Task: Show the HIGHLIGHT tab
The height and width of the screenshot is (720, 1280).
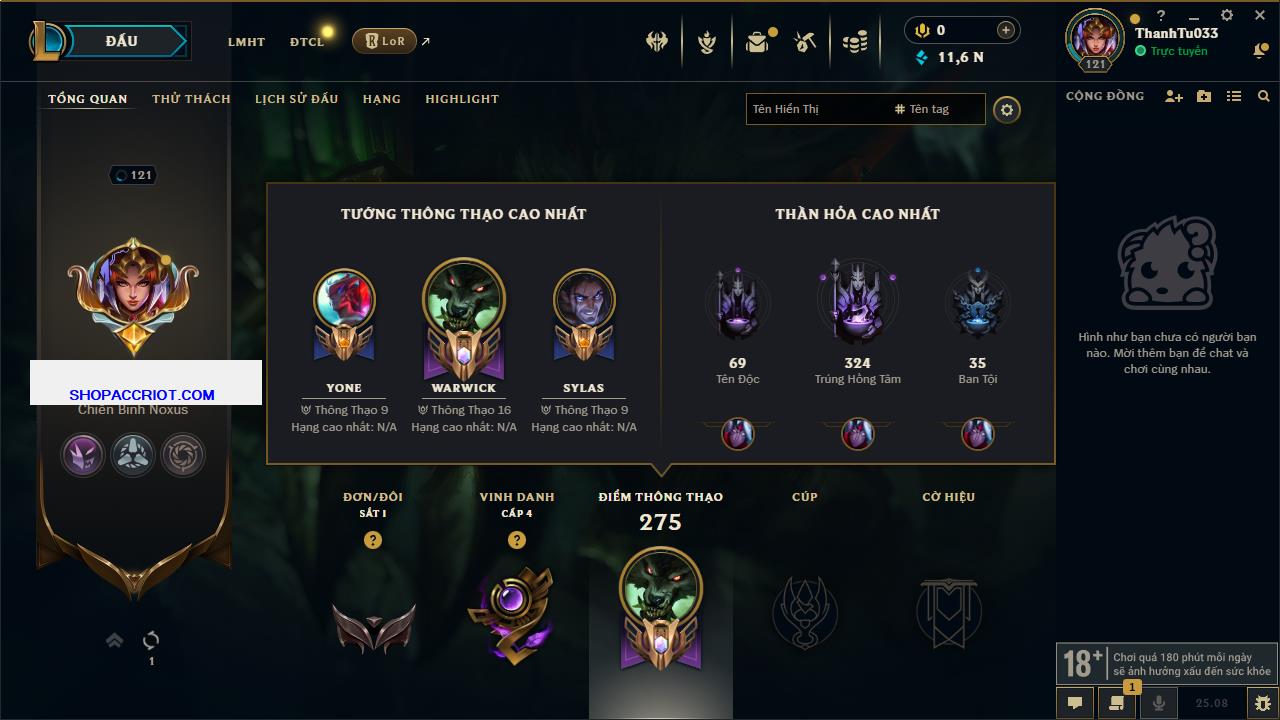Action: point(461,99)
